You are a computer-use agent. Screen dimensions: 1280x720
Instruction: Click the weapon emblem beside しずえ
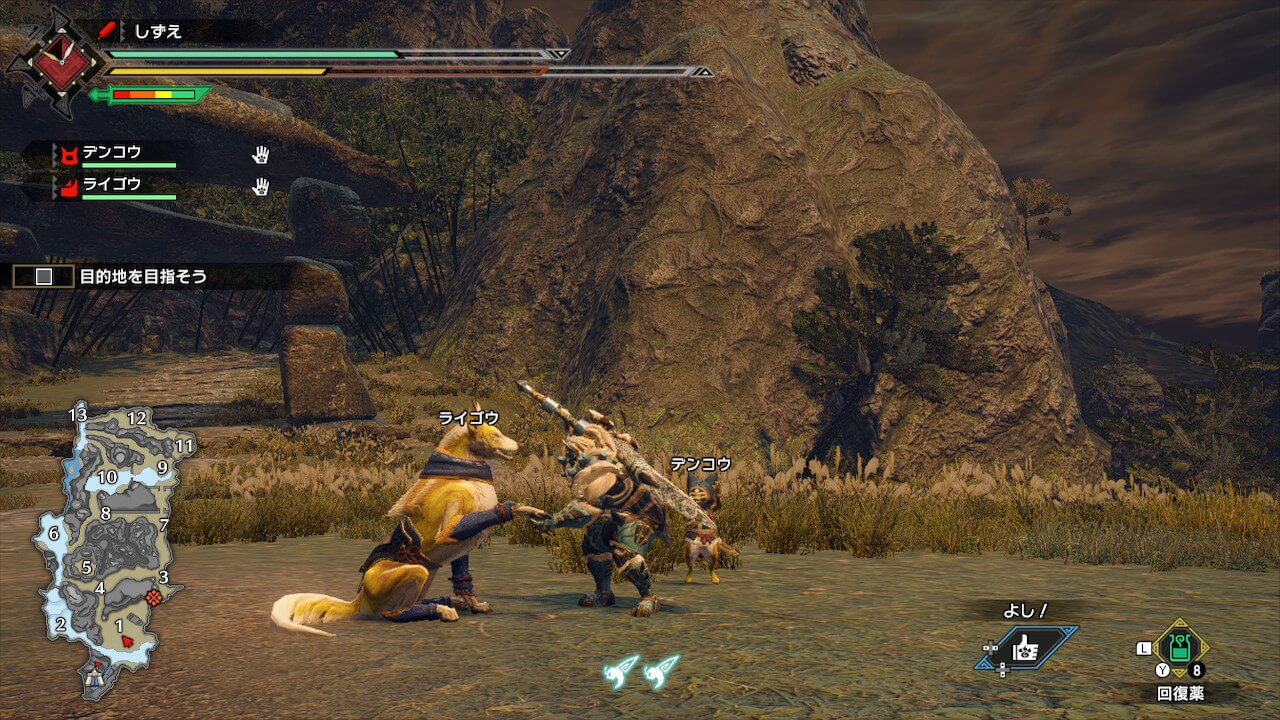pyautogui.click(x=56, y=64)
